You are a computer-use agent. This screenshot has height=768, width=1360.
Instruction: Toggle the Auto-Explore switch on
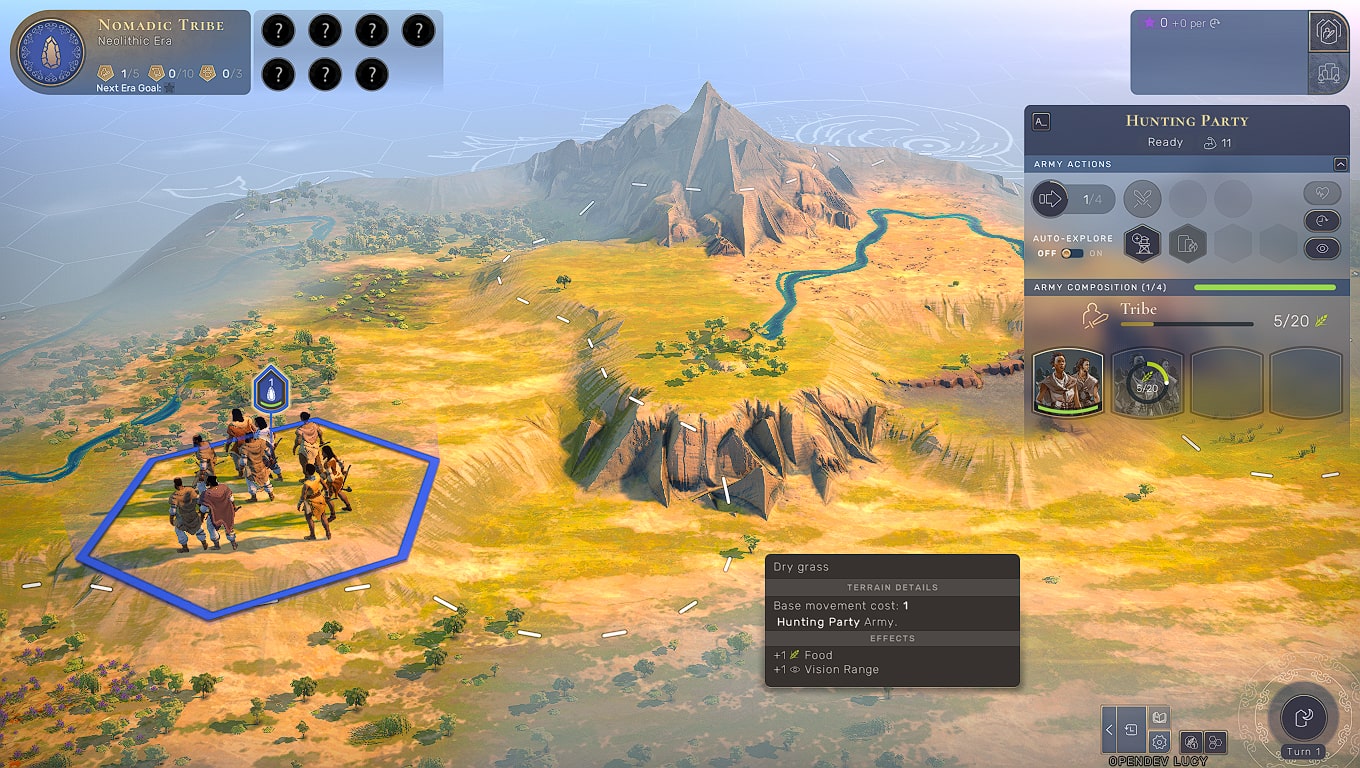tap(1072, 253)
